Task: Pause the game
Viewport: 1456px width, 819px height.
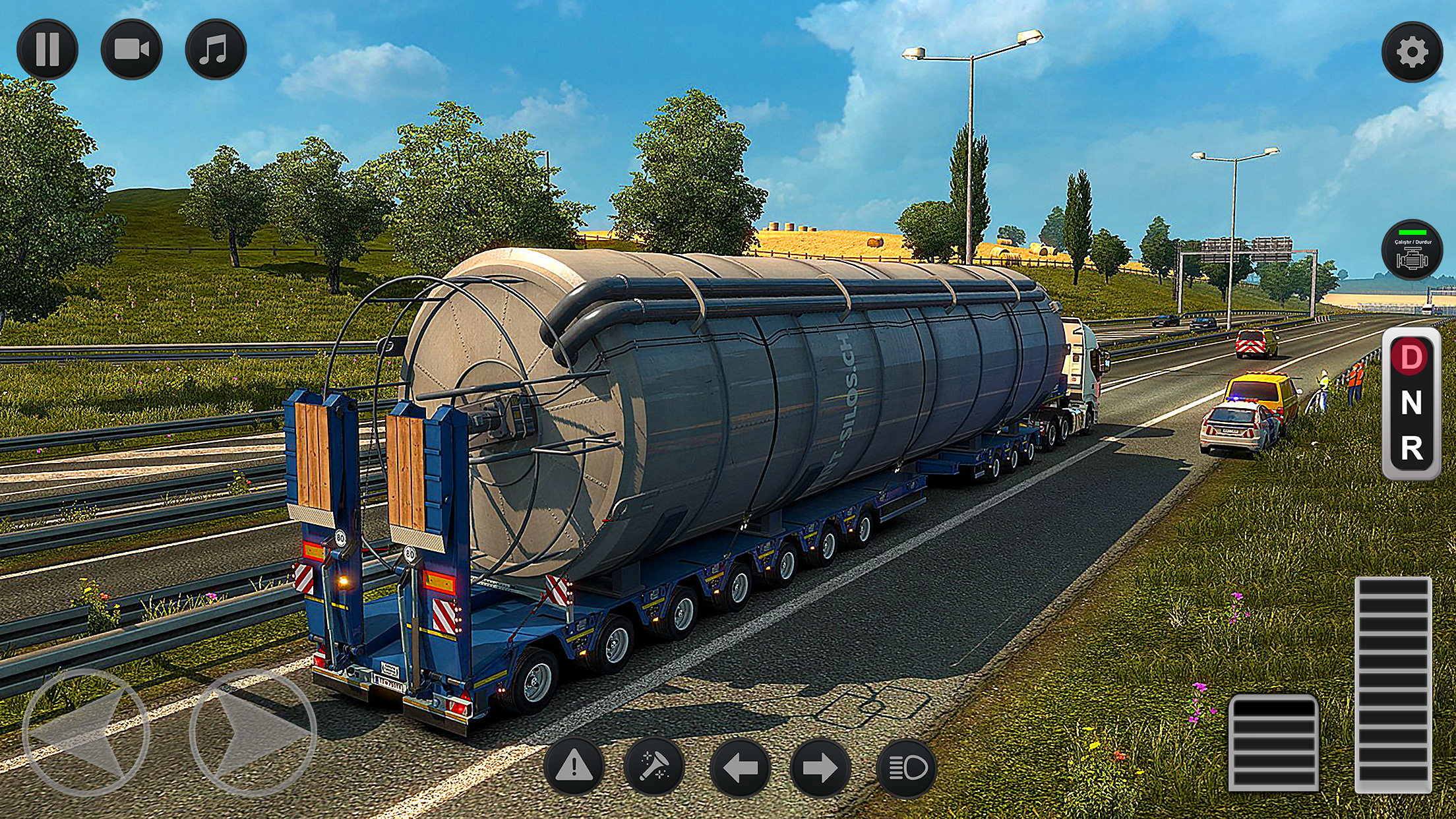Action: 47,49
